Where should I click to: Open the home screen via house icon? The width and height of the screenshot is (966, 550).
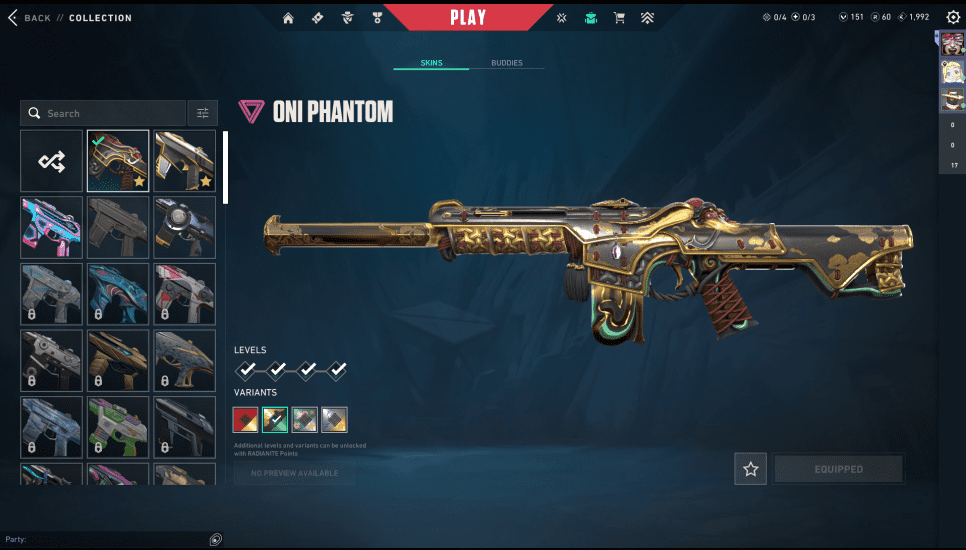tap(289, 18)
